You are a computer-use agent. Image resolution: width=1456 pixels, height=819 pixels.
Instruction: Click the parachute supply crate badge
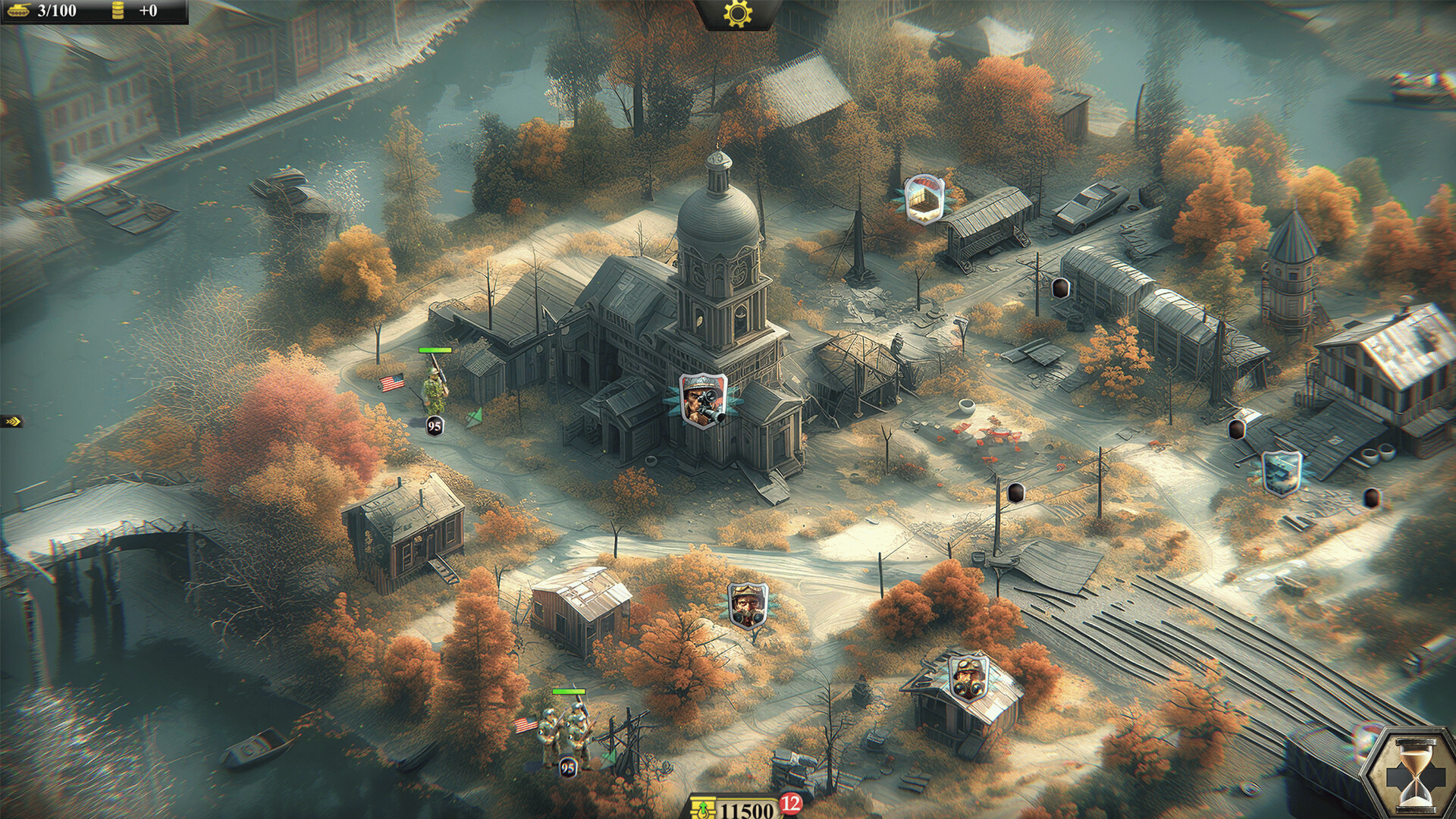923,198
